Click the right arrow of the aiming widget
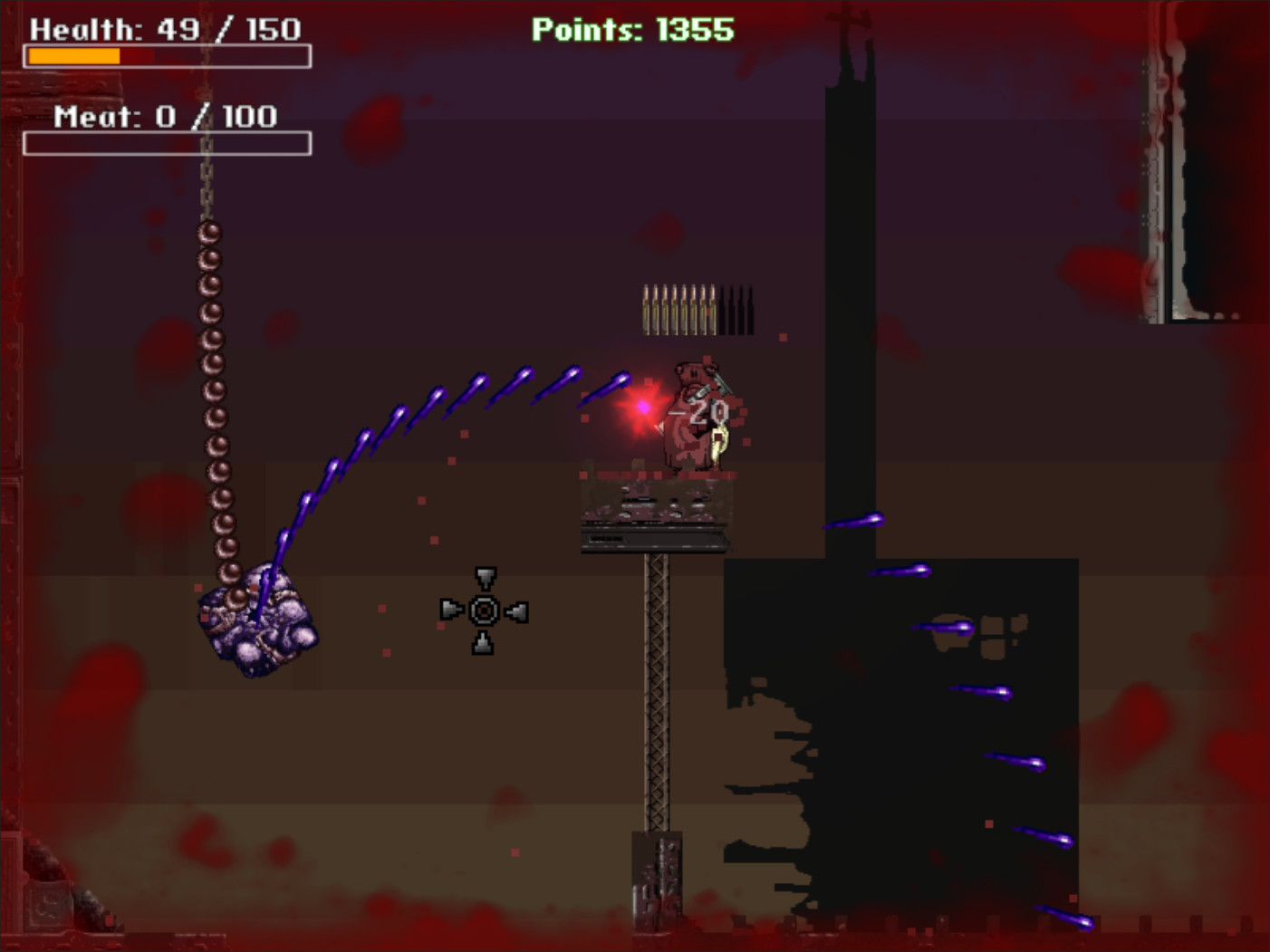 coord(516,611)
